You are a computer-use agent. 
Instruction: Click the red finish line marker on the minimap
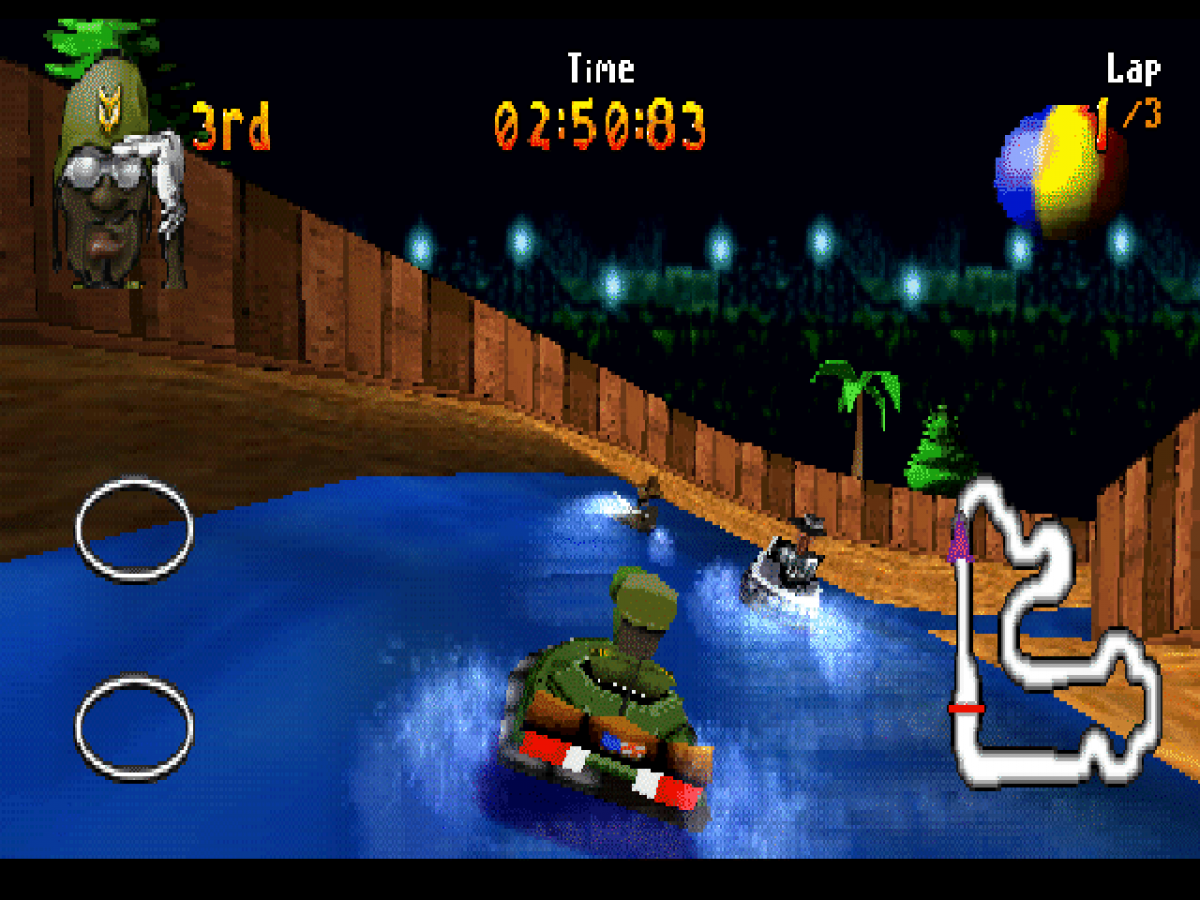[966, 709]
